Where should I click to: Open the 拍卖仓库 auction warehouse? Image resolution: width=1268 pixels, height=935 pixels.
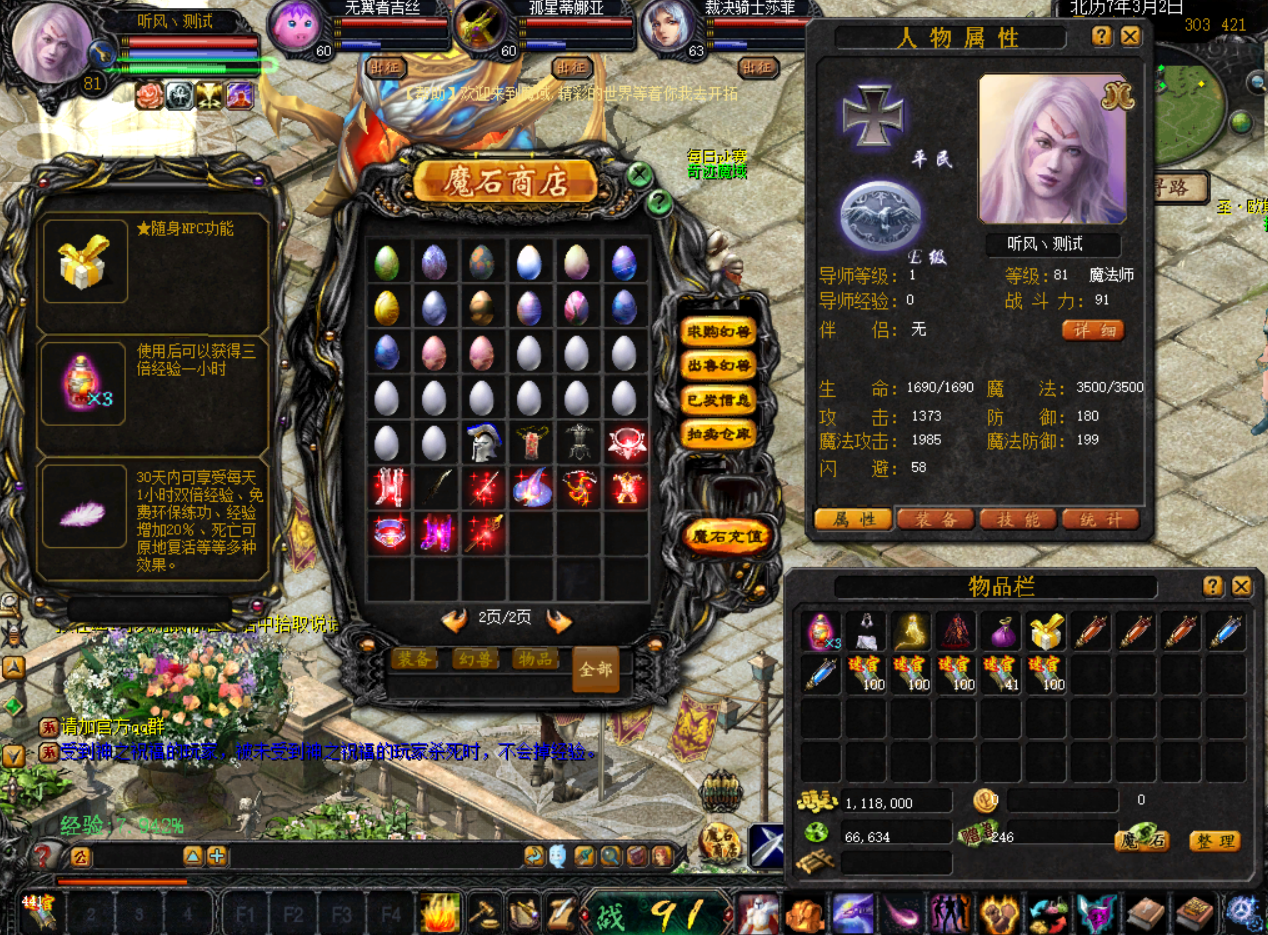point(717,434)
